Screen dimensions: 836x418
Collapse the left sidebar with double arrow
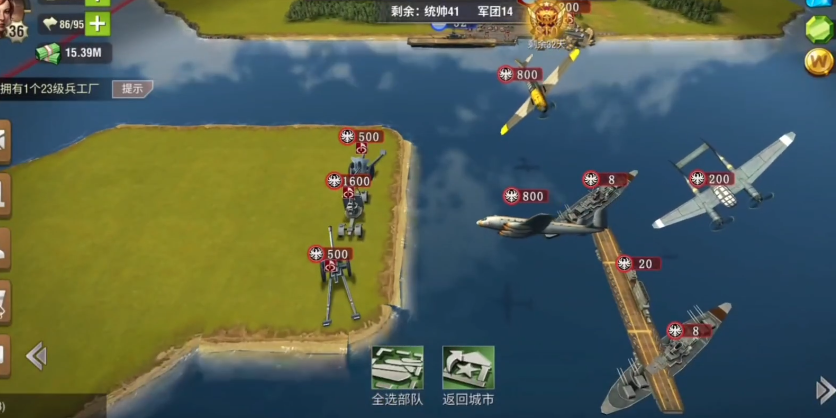click(x=36, y=356)
